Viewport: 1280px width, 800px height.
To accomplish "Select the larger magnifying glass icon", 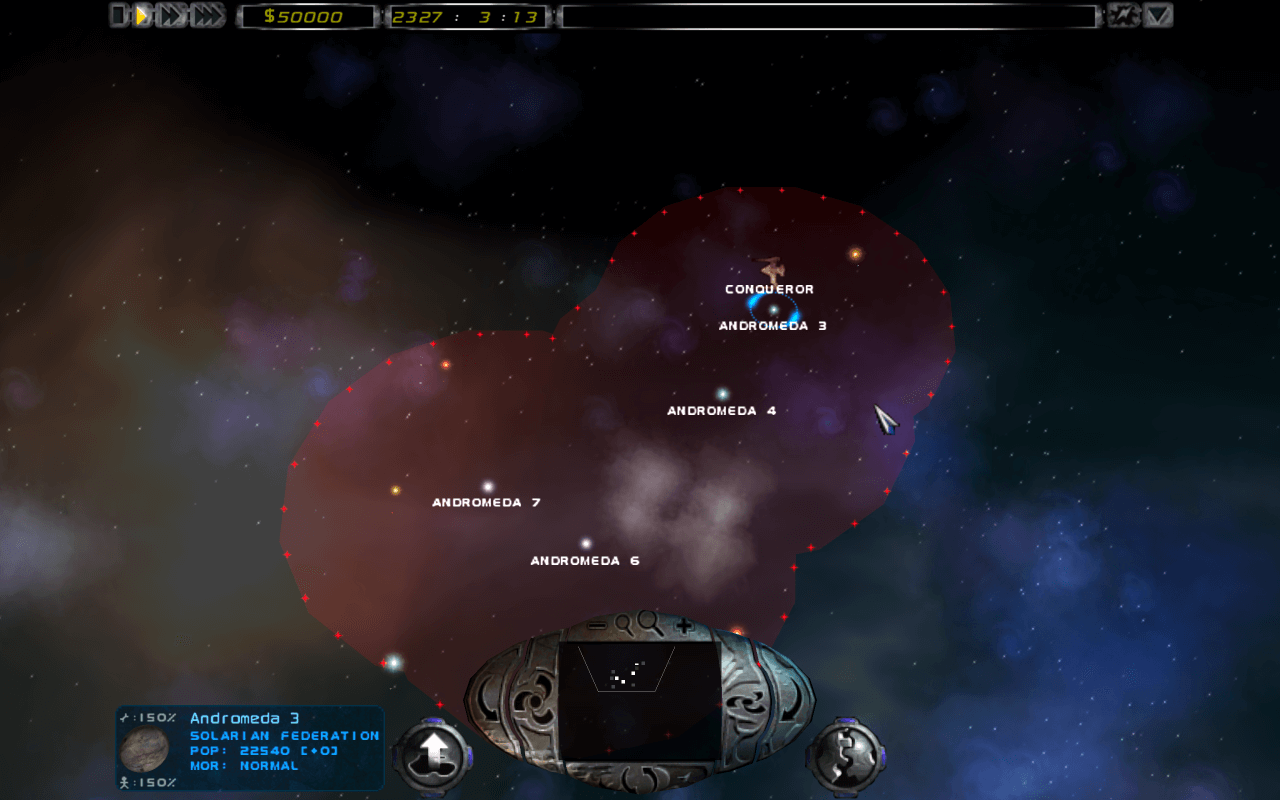I will 651,623.
